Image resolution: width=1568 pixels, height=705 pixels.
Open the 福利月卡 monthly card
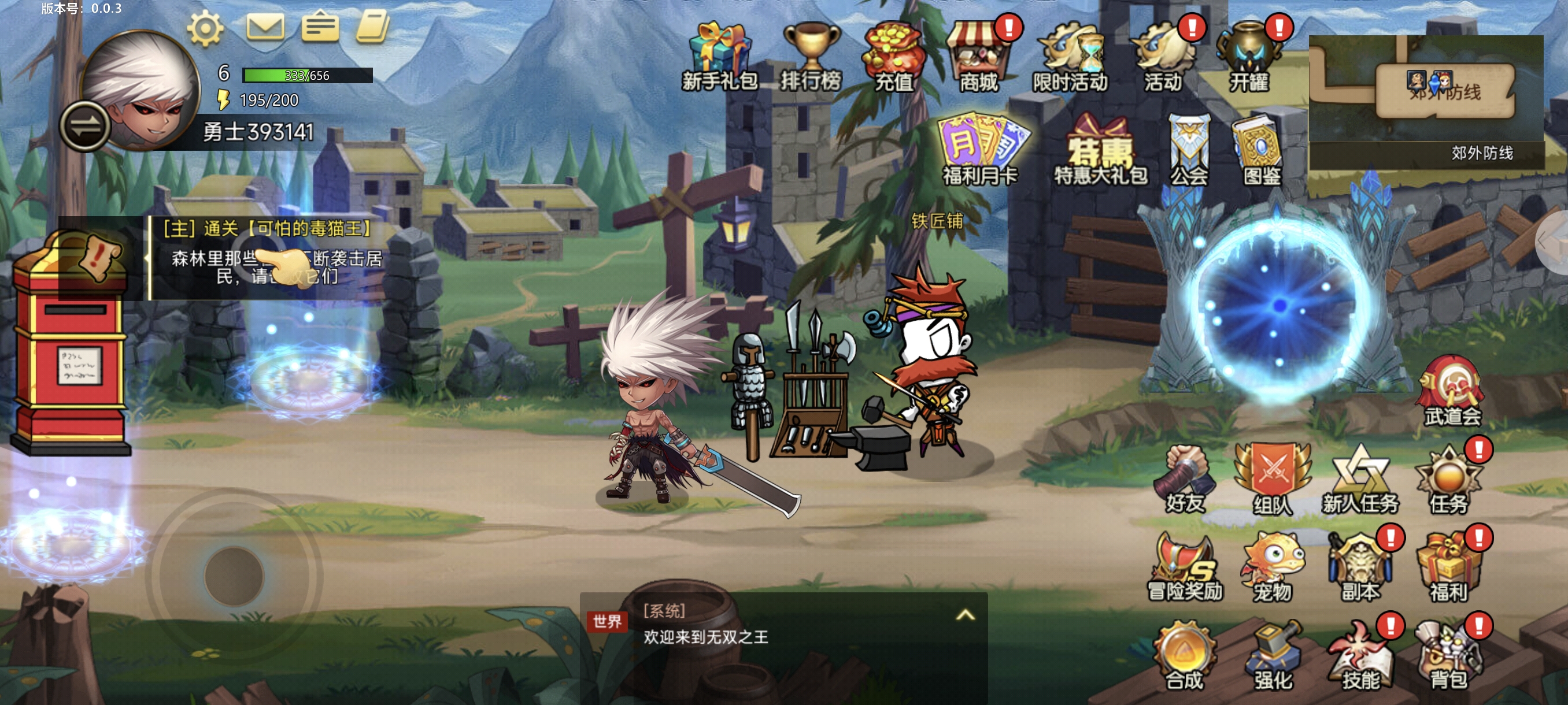click(x=980, y=148)
